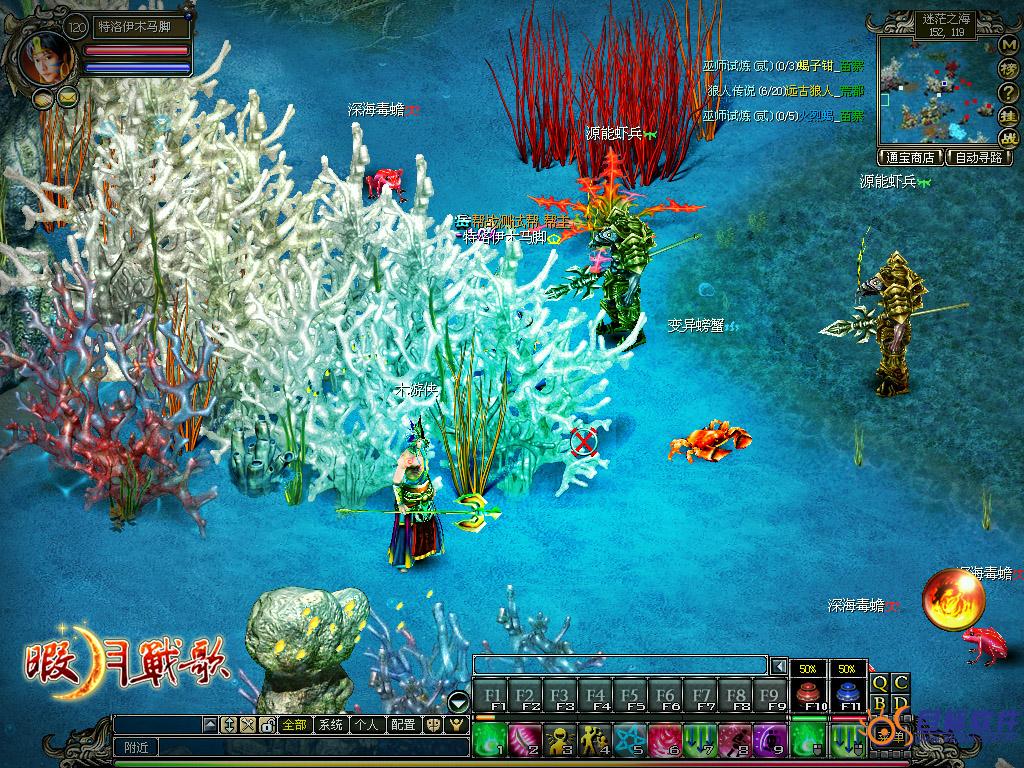Image resolution: width=1024 pixels, height=768 pixels.
Task: Switch chat to the 系统 tab
Action: (x=330, y=725)
